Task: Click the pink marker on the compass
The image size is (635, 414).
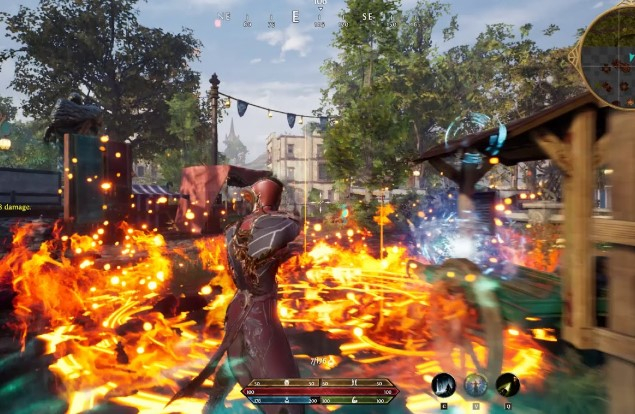Action: [218, 22]
